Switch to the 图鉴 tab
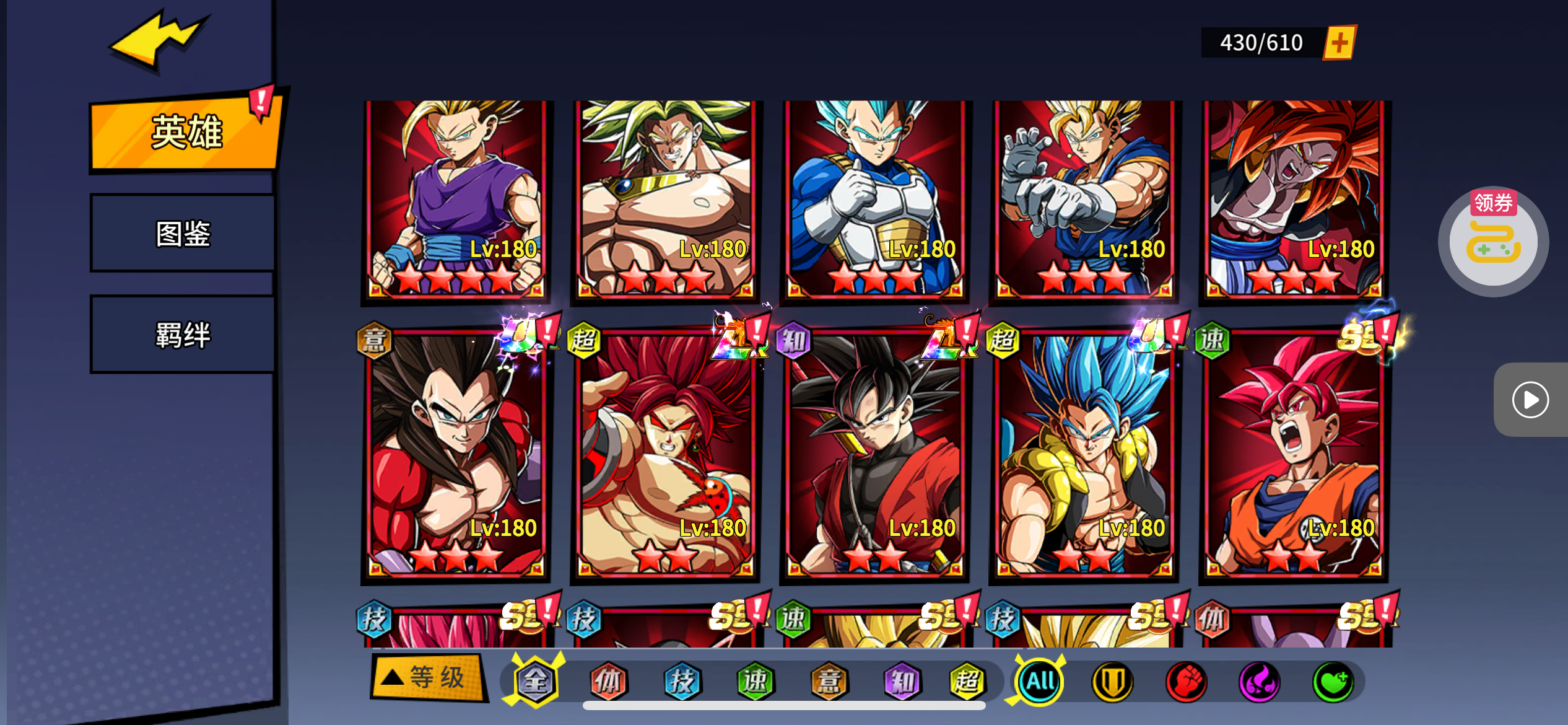The width and height of the screenshot is (1568, 725). click(183, 234)
